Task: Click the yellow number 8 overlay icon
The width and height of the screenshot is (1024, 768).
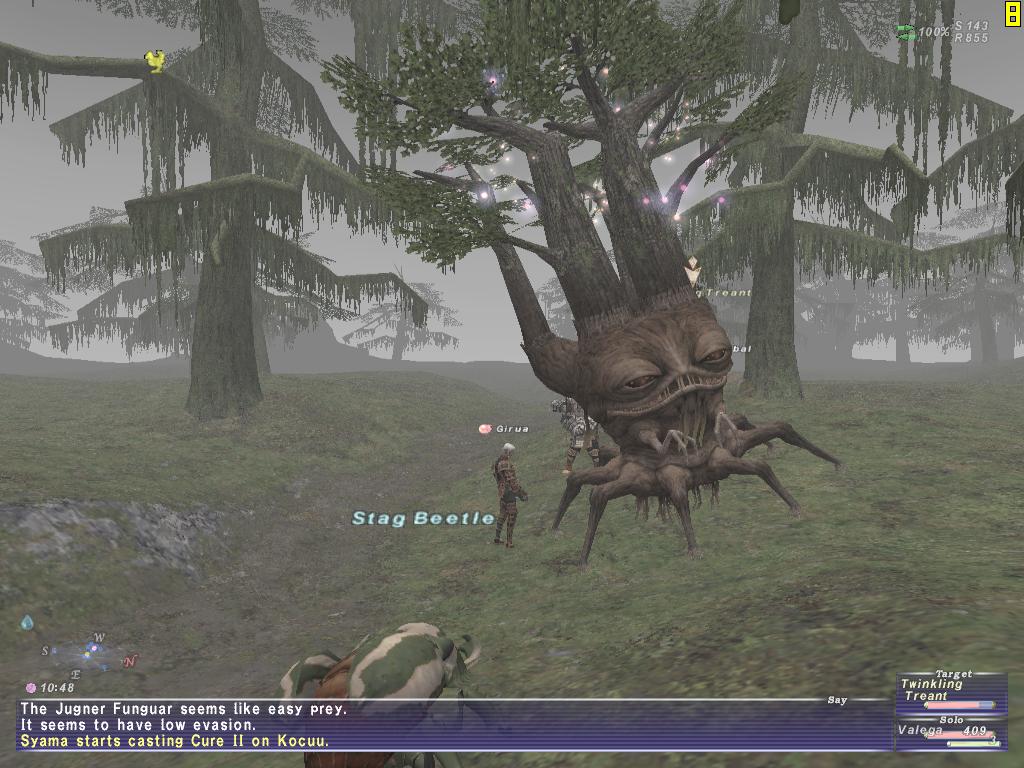Action: [1012, 12]
